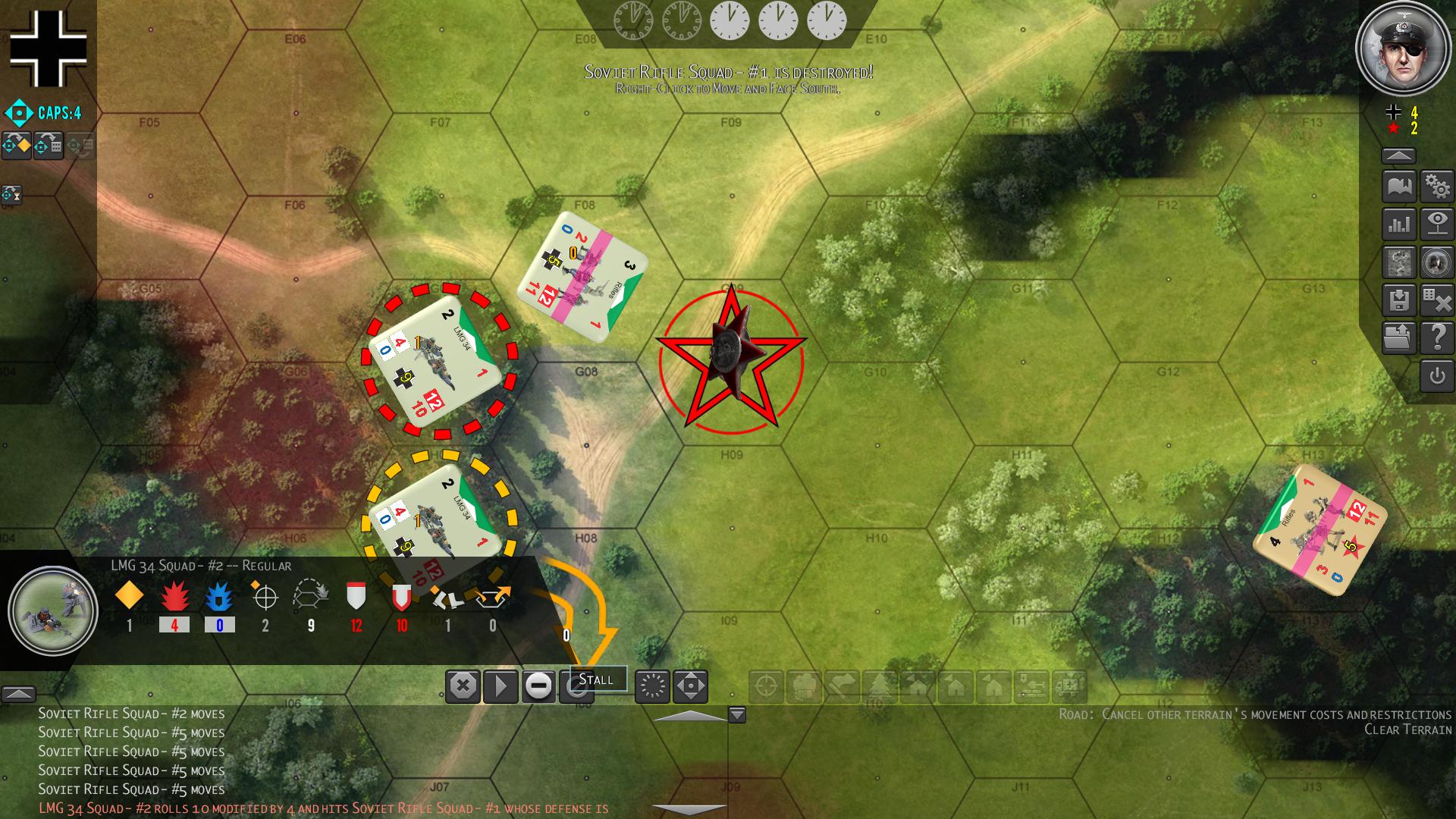1456x819 pixels.
Task: Show the statistics bar chart
Action: pos(1399,224)
